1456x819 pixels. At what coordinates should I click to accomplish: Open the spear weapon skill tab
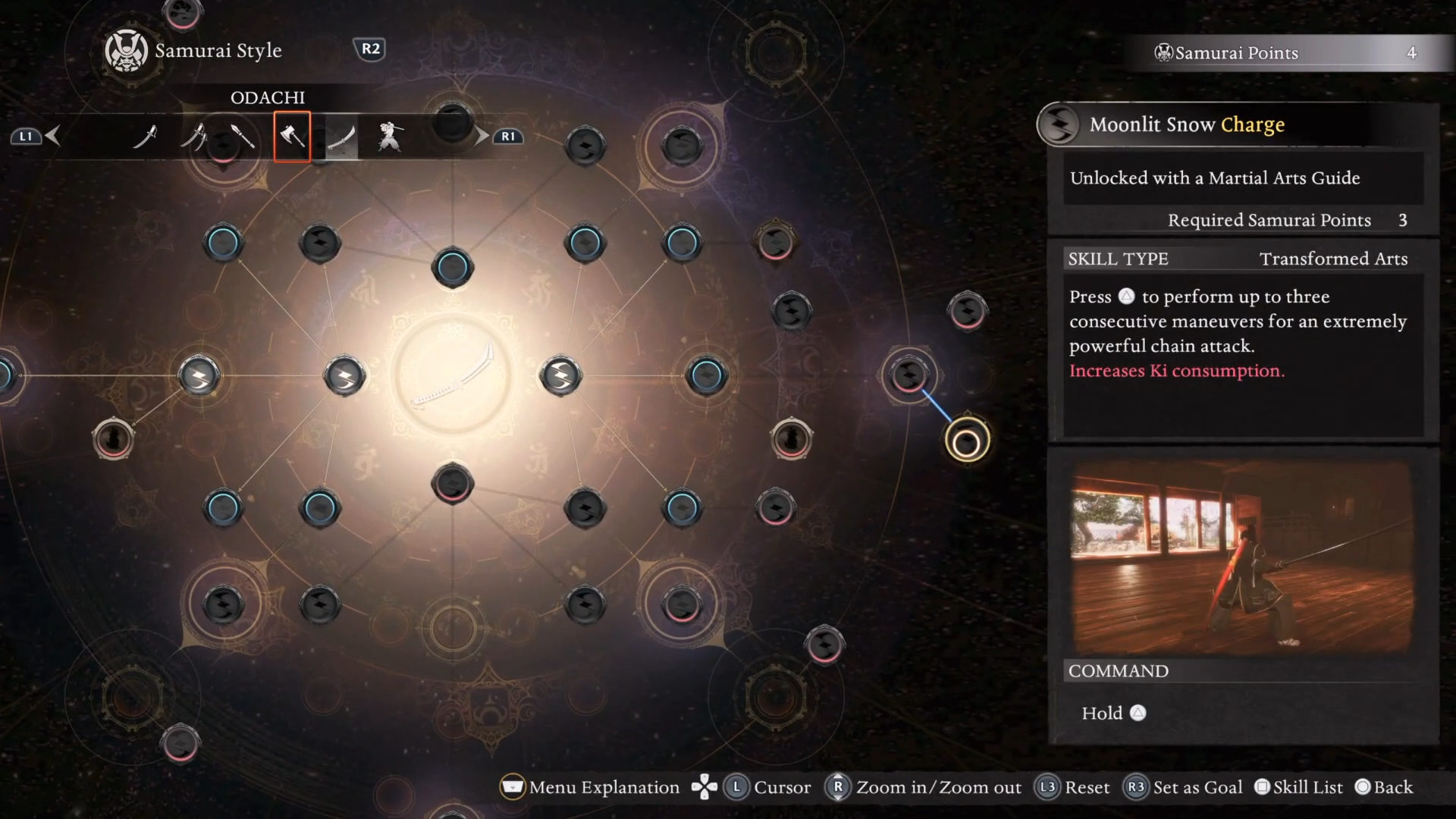pyautogui.click(x=242, y=136)
